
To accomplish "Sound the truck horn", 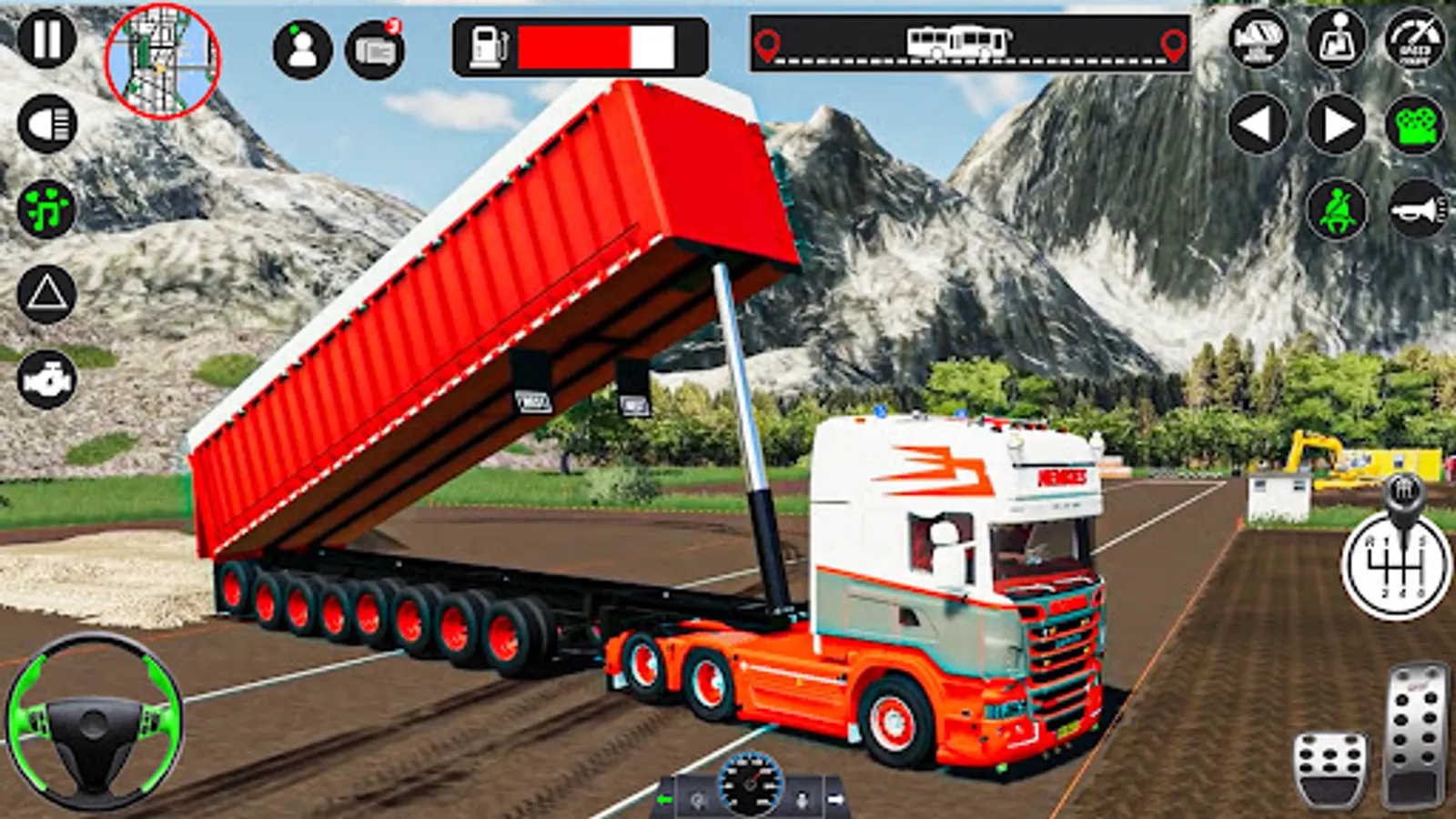I will pos(1416,210).
